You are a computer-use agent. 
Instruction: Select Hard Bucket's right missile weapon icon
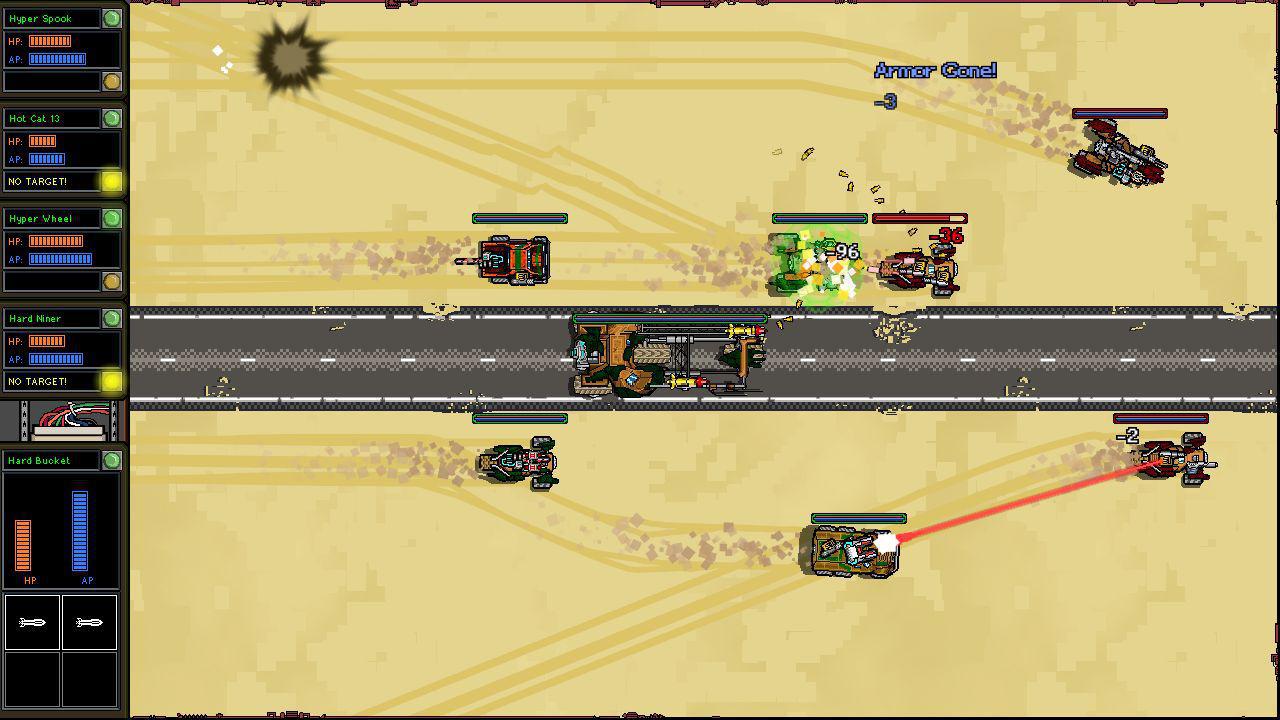(90, 622)
